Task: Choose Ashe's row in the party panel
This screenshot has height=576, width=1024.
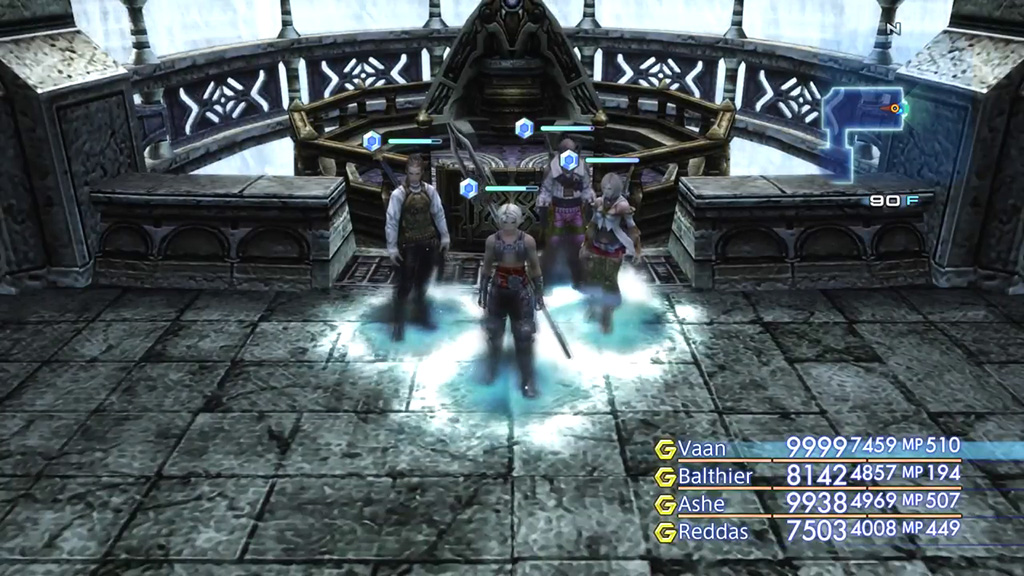Action: 701,504
